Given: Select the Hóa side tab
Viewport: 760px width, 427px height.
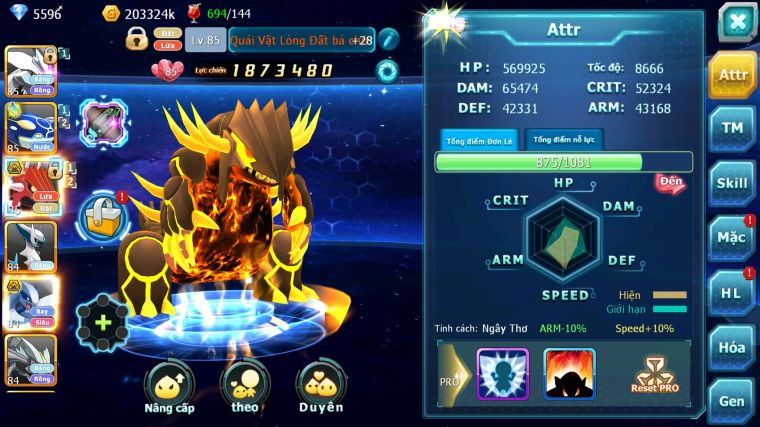Looking at the screenshot, I should pyautogui.click(x=733, y=347).
